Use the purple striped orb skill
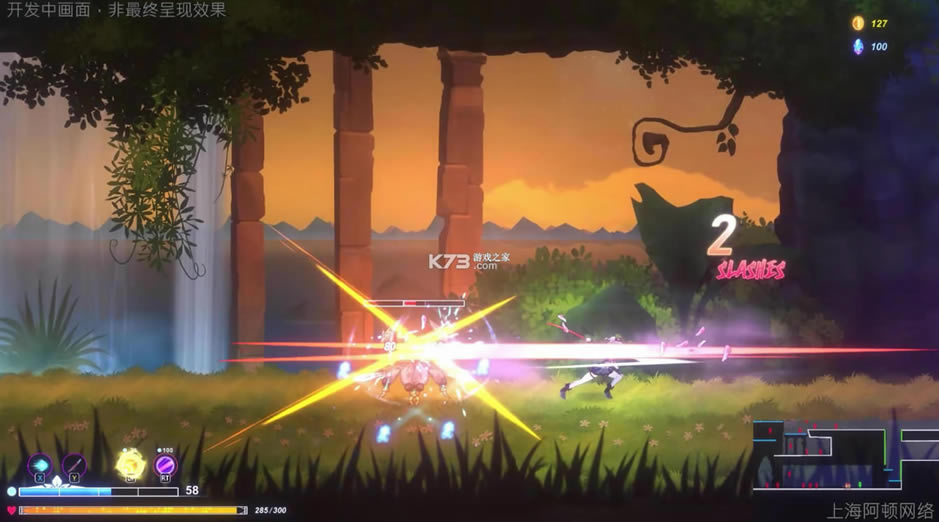Viewport: 939px width, 522px height. click(x=165, y=465)
